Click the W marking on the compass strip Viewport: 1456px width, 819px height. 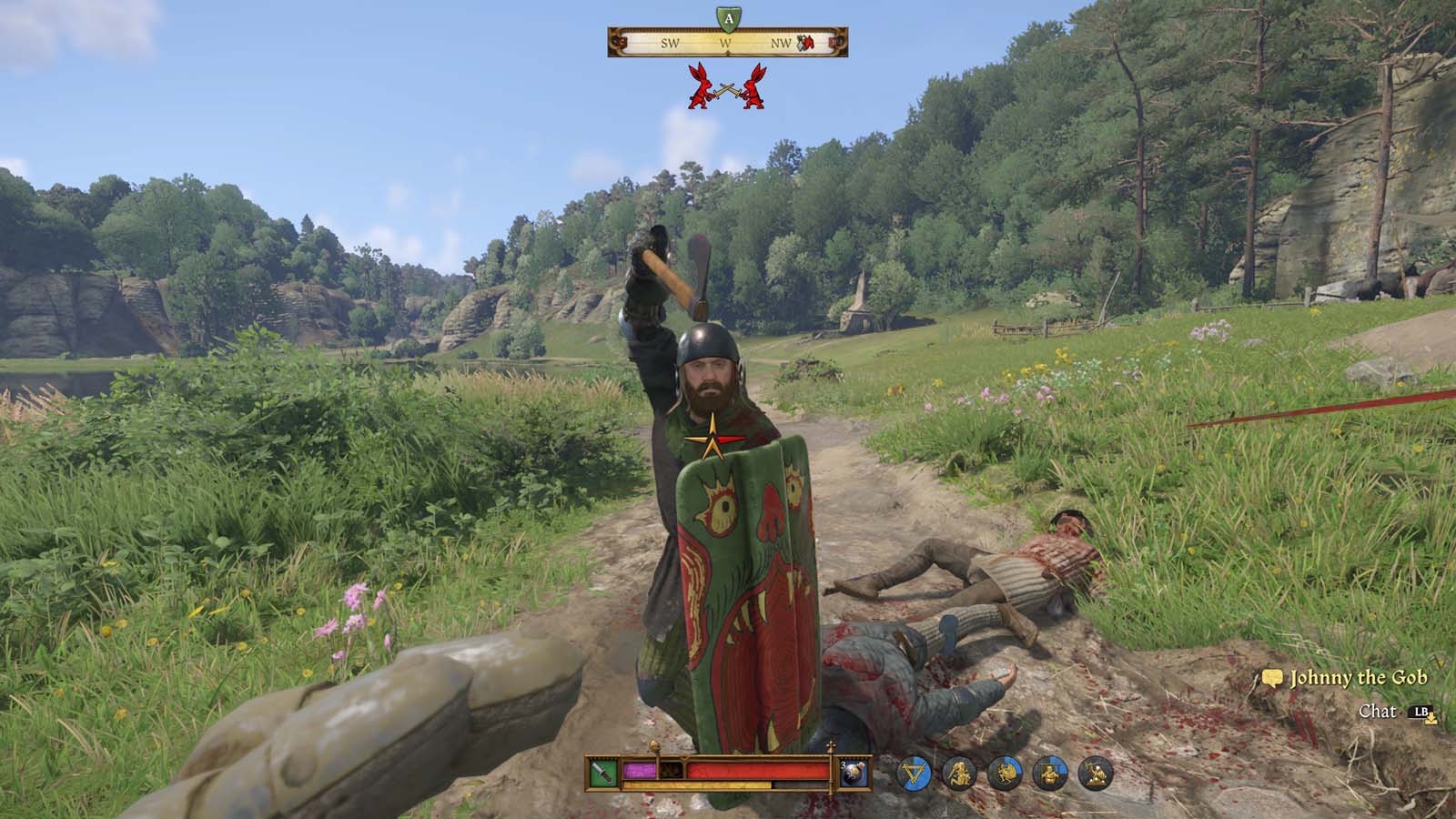725,43
